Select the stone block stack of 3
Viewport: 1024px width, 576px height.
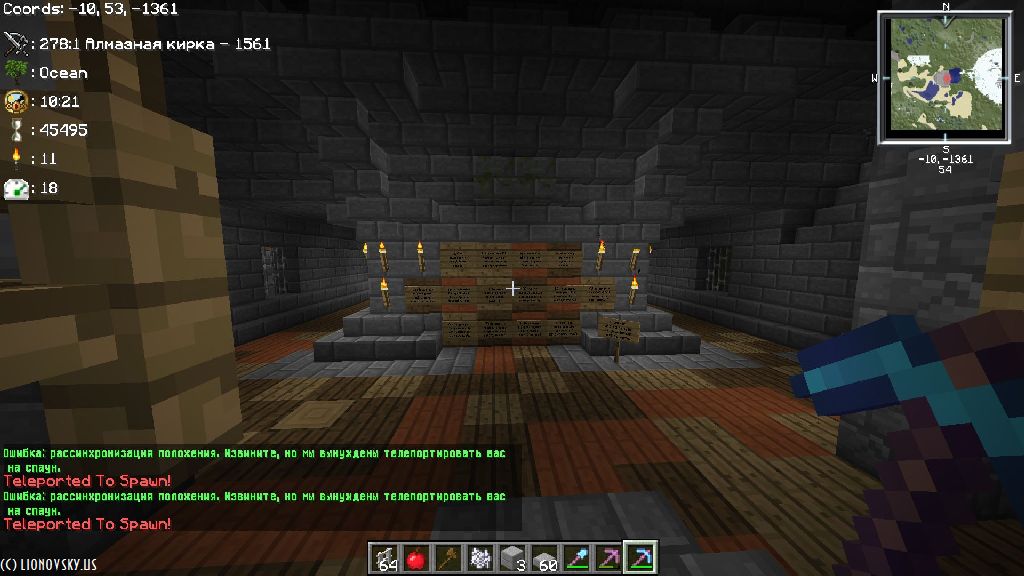point(511,558)
